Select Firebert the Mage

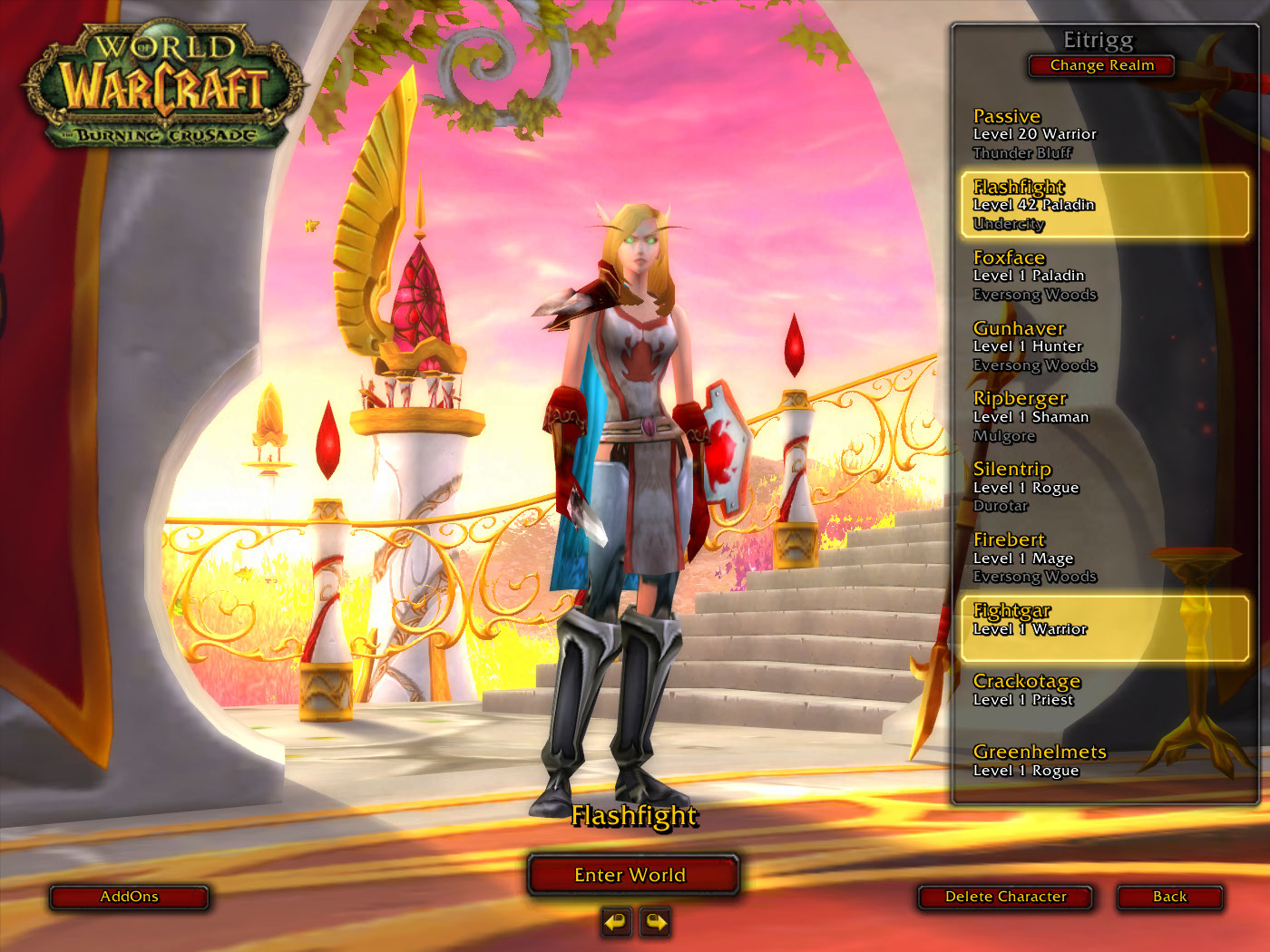tap(1103, 559)
